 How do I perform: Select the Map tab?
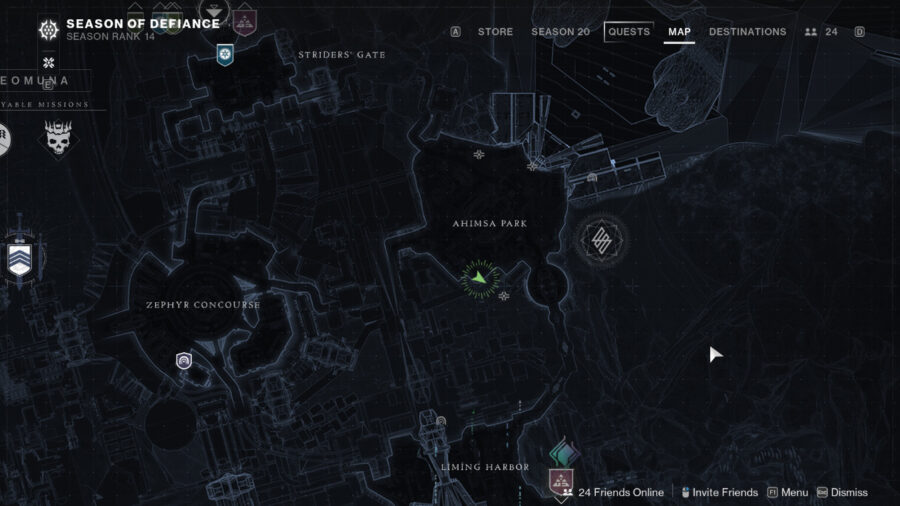pyautogui.click(x=679, y=32)
